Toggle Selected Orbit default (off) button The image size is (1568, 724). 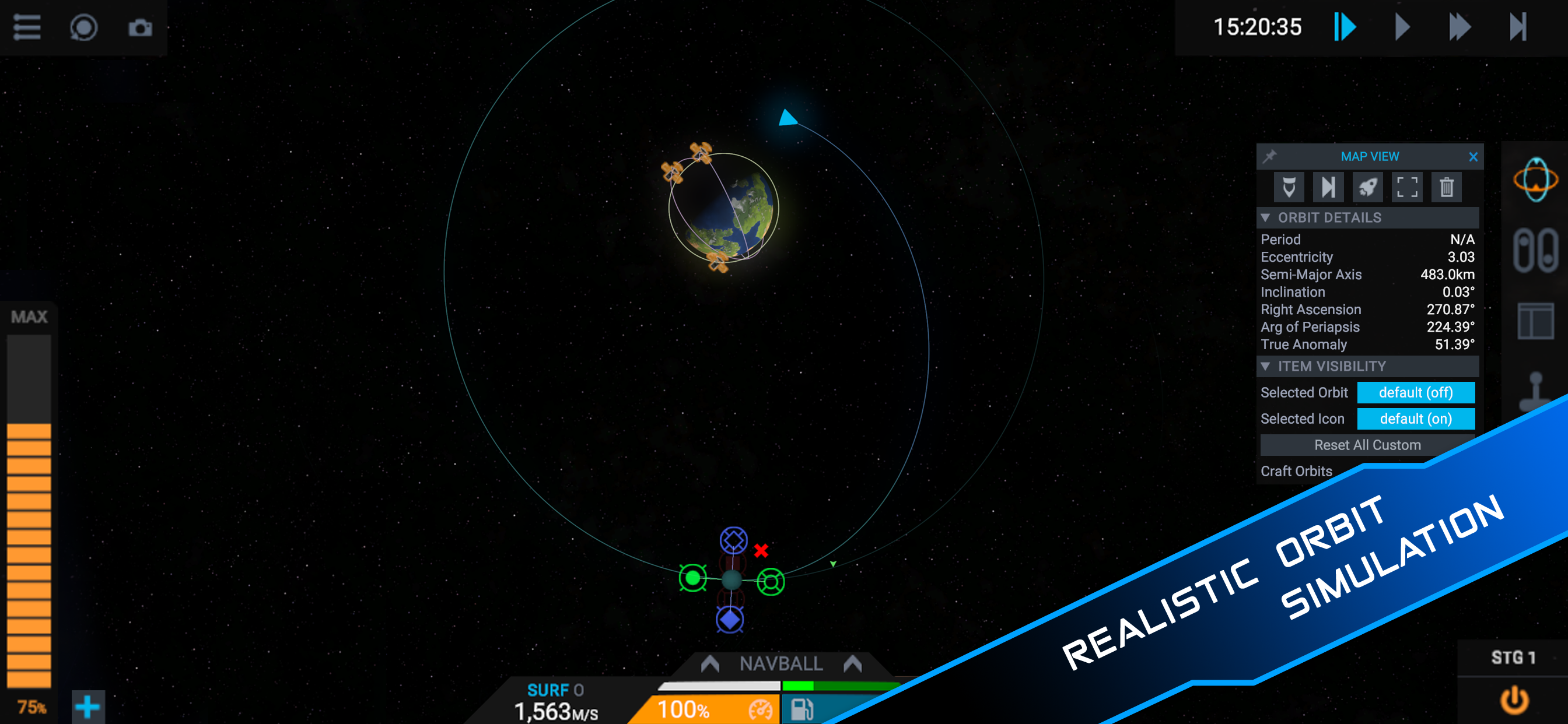click(x=1415, y=392)
